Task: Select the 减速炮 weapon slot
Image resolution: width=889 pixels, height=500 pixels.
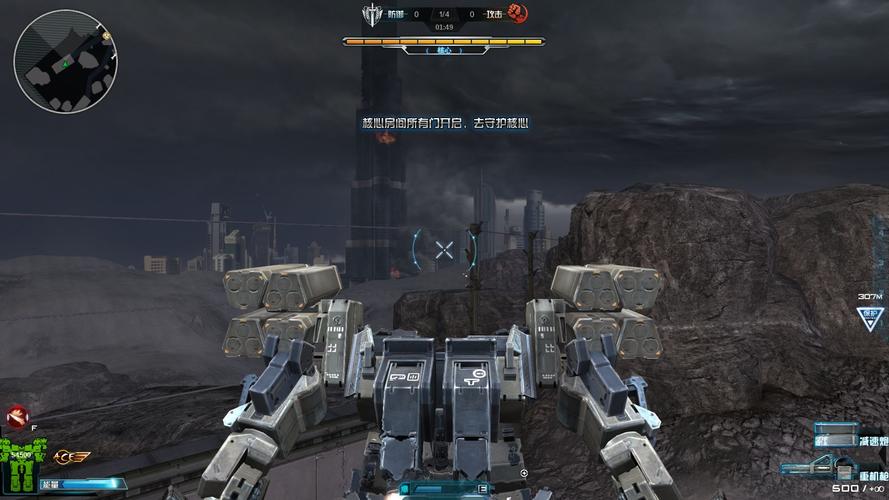Action: pos(848,440)
